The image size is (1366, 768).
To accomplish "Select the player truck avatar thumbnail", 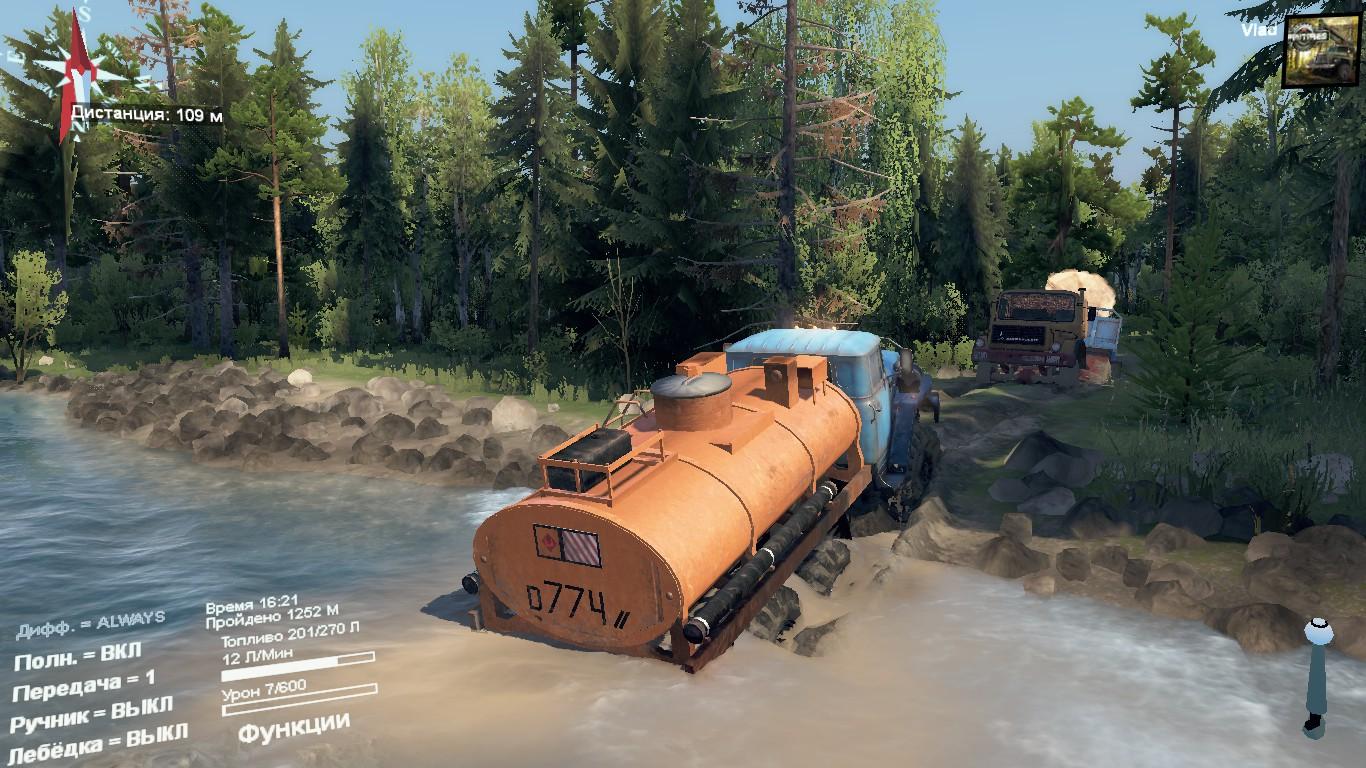I will [1320, 50].
